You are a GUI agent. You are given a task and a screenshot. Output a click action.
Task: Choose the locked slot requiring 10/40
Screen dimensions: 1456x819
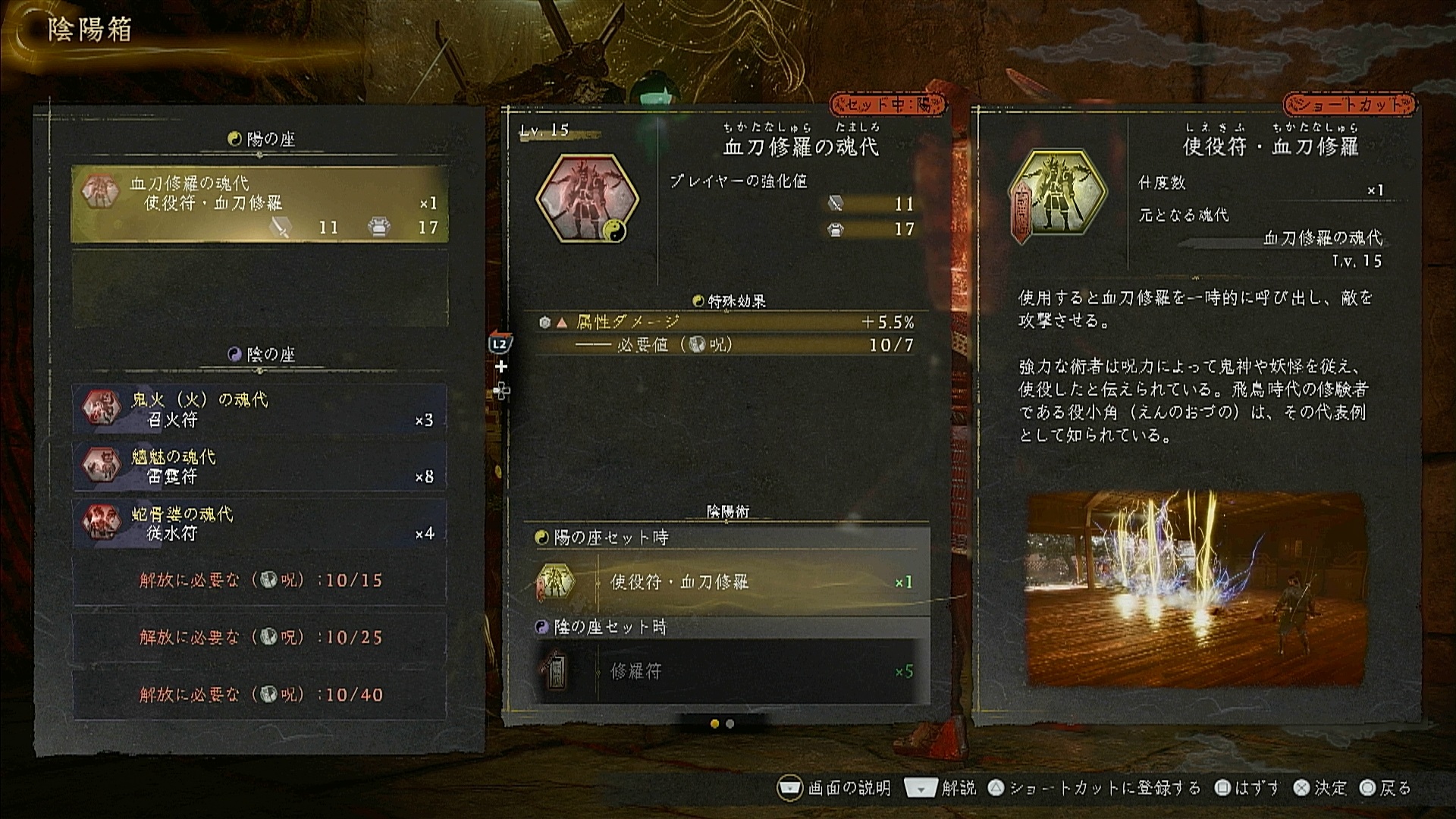(259, 694)
